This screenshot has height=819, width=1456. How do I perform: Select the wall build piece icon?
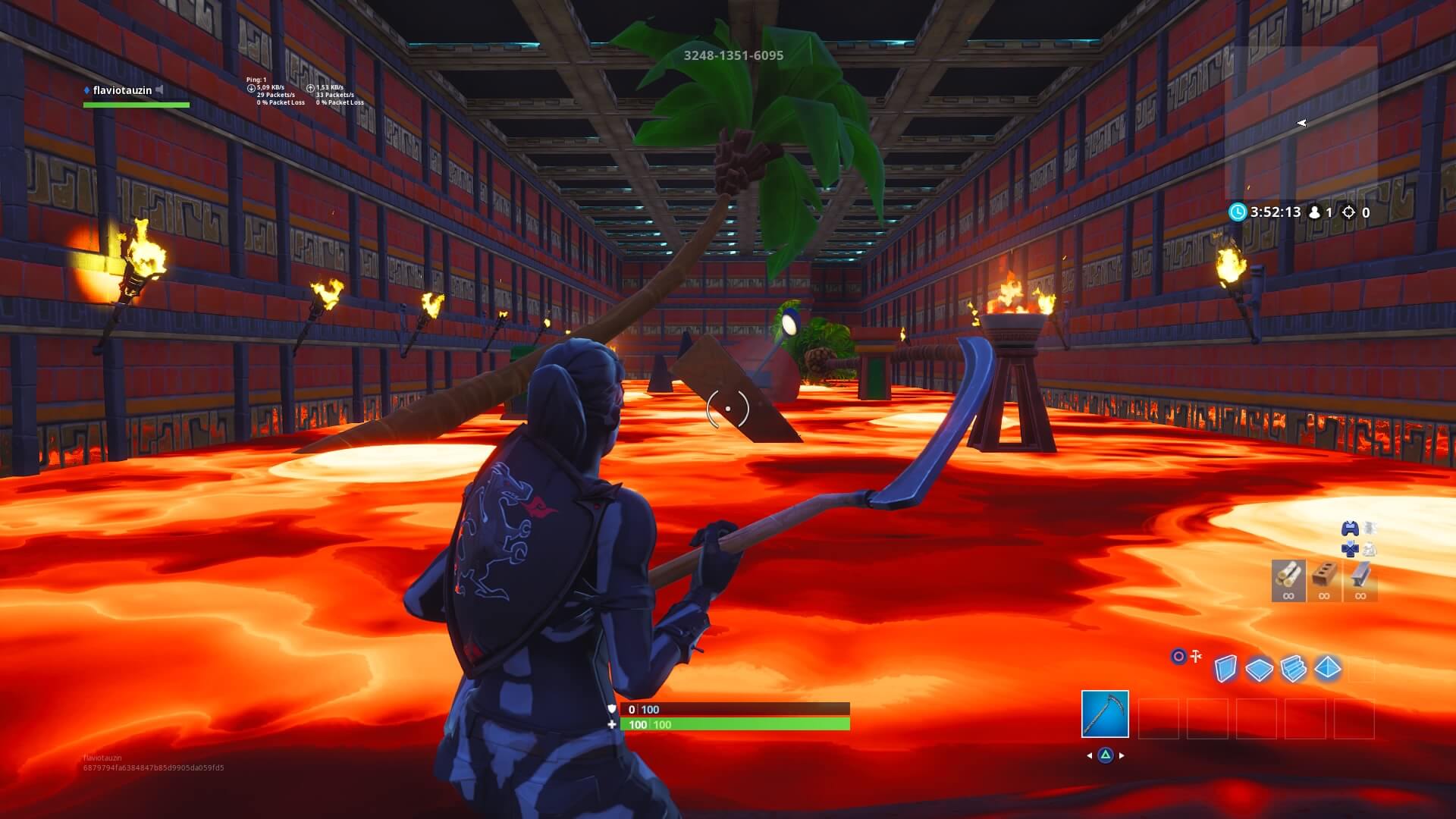(x=1226, y=670)
